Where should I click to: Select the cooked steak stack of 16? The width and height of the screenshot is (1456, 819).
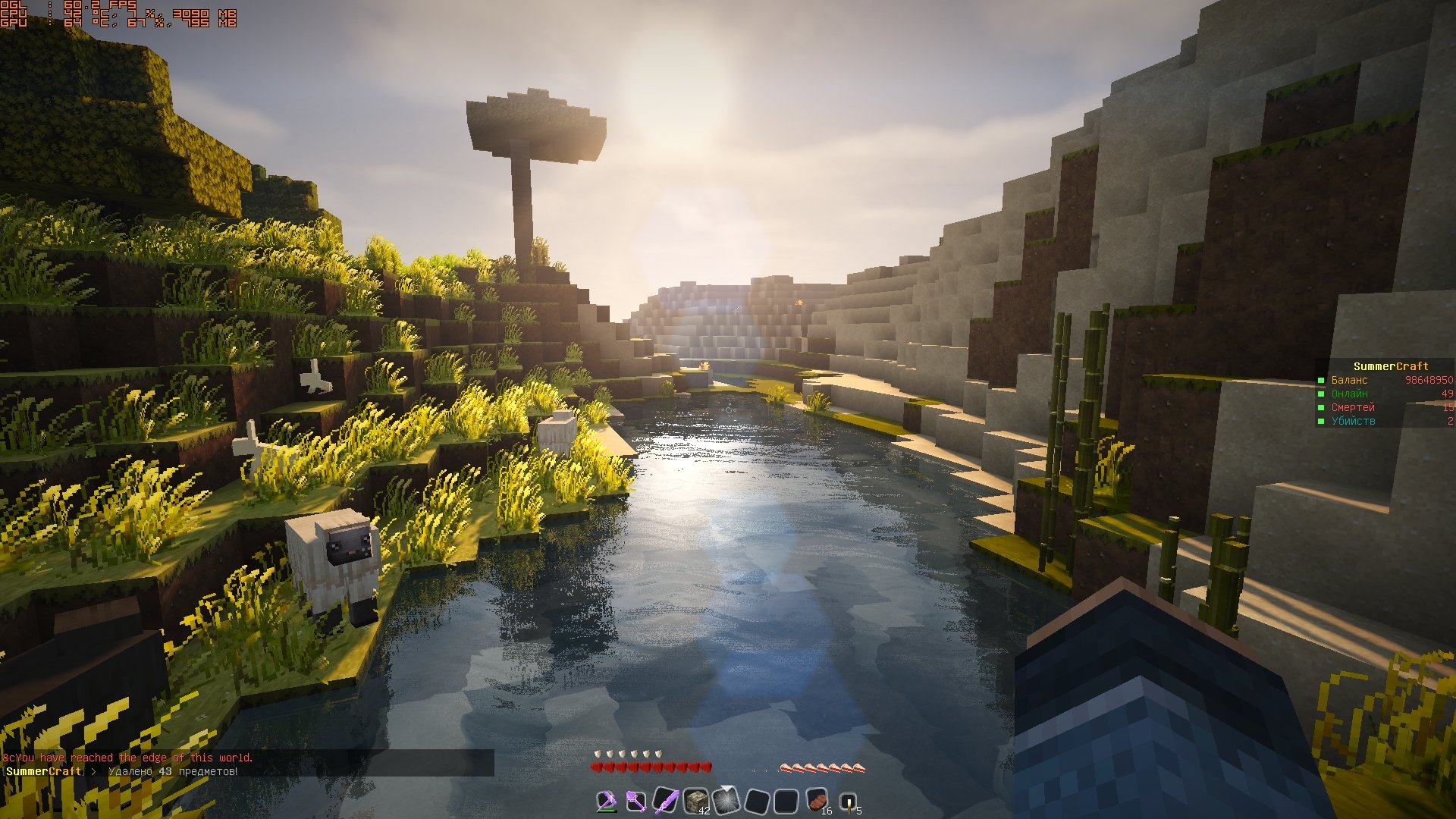pos(817,801)
